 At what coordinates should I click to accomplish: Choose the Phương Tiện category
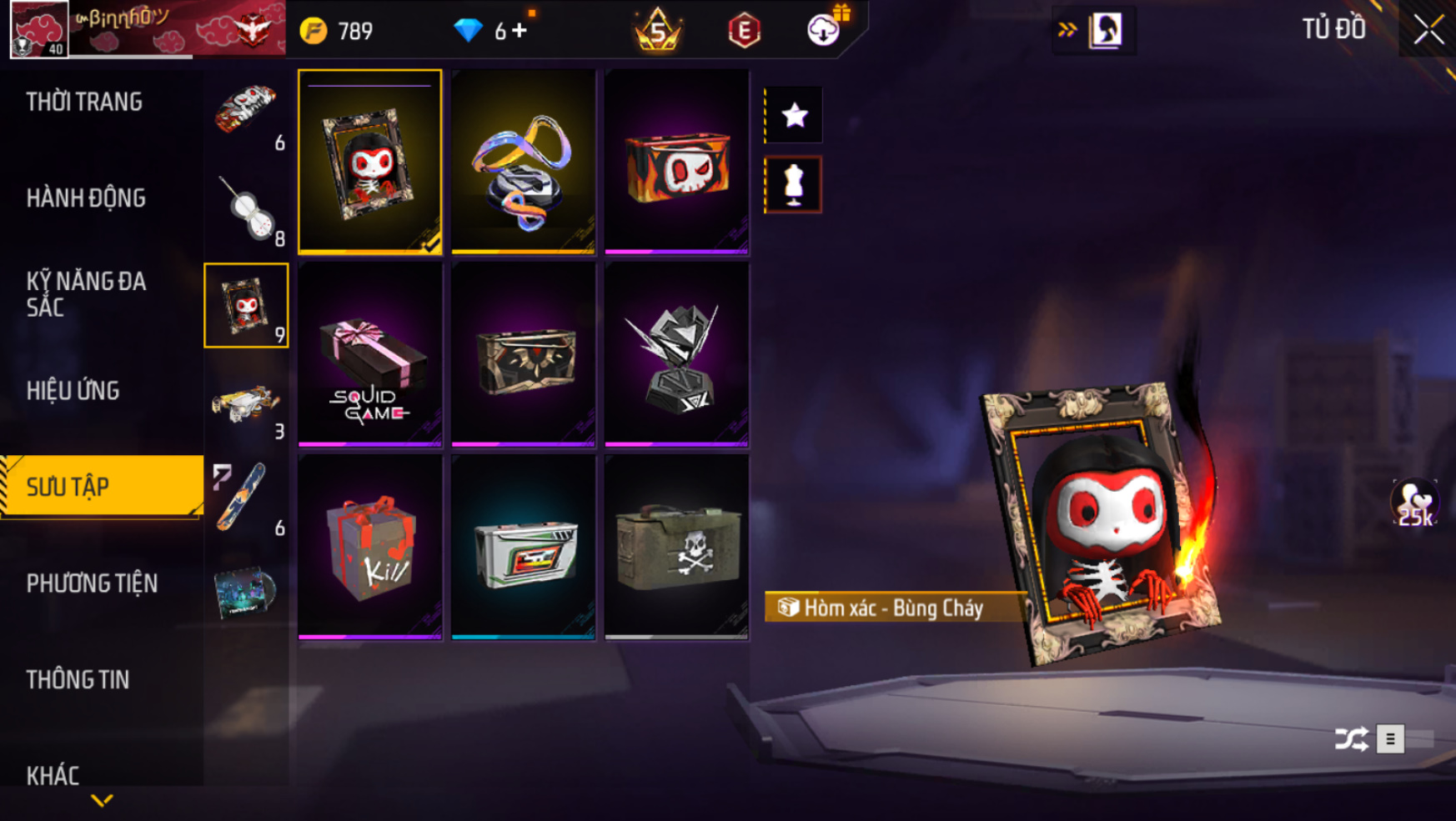[x=92, y=583]
